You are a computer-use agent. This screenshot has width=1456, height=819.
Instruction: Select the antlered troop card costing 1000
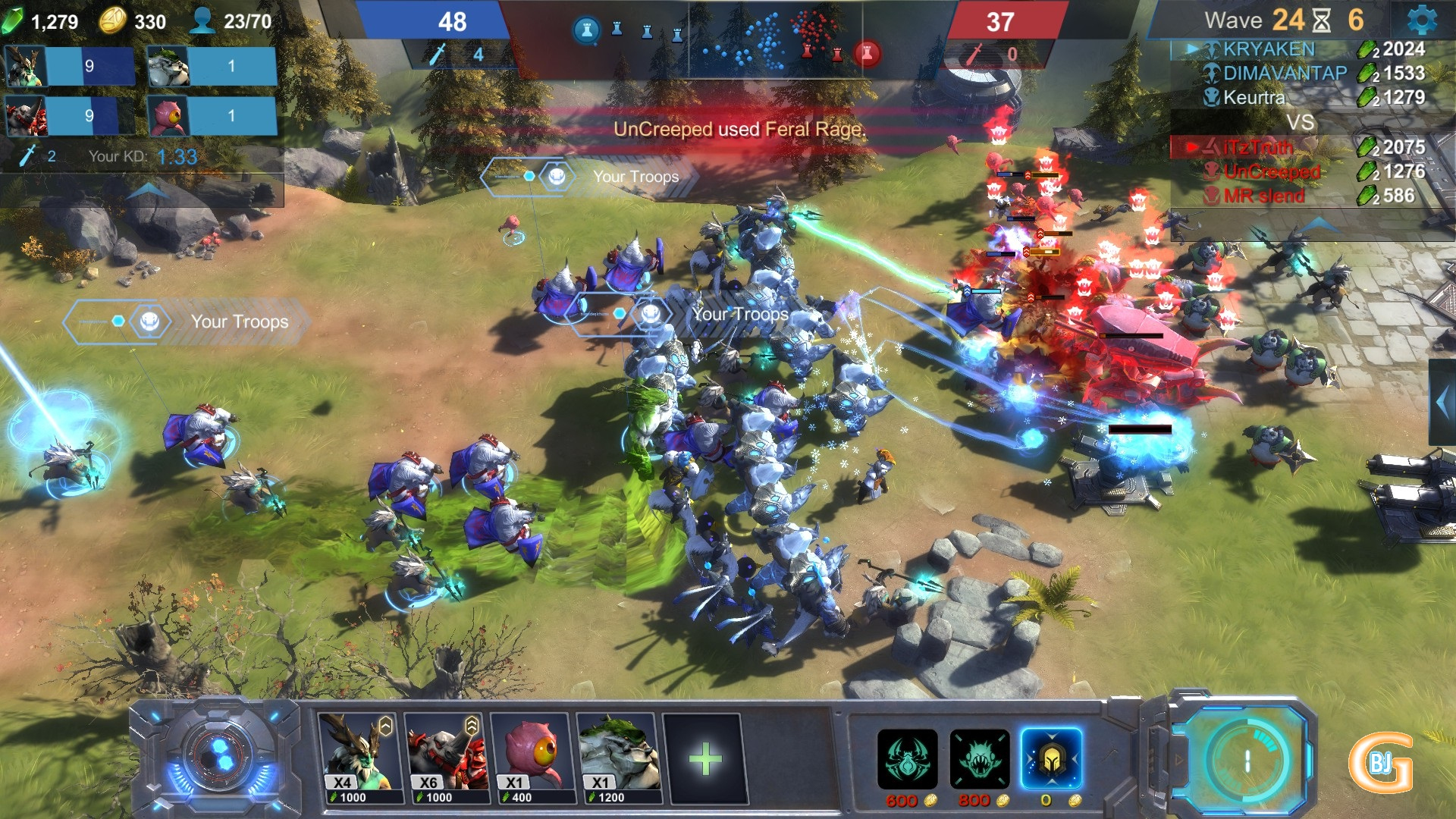(x=359, y=757)
